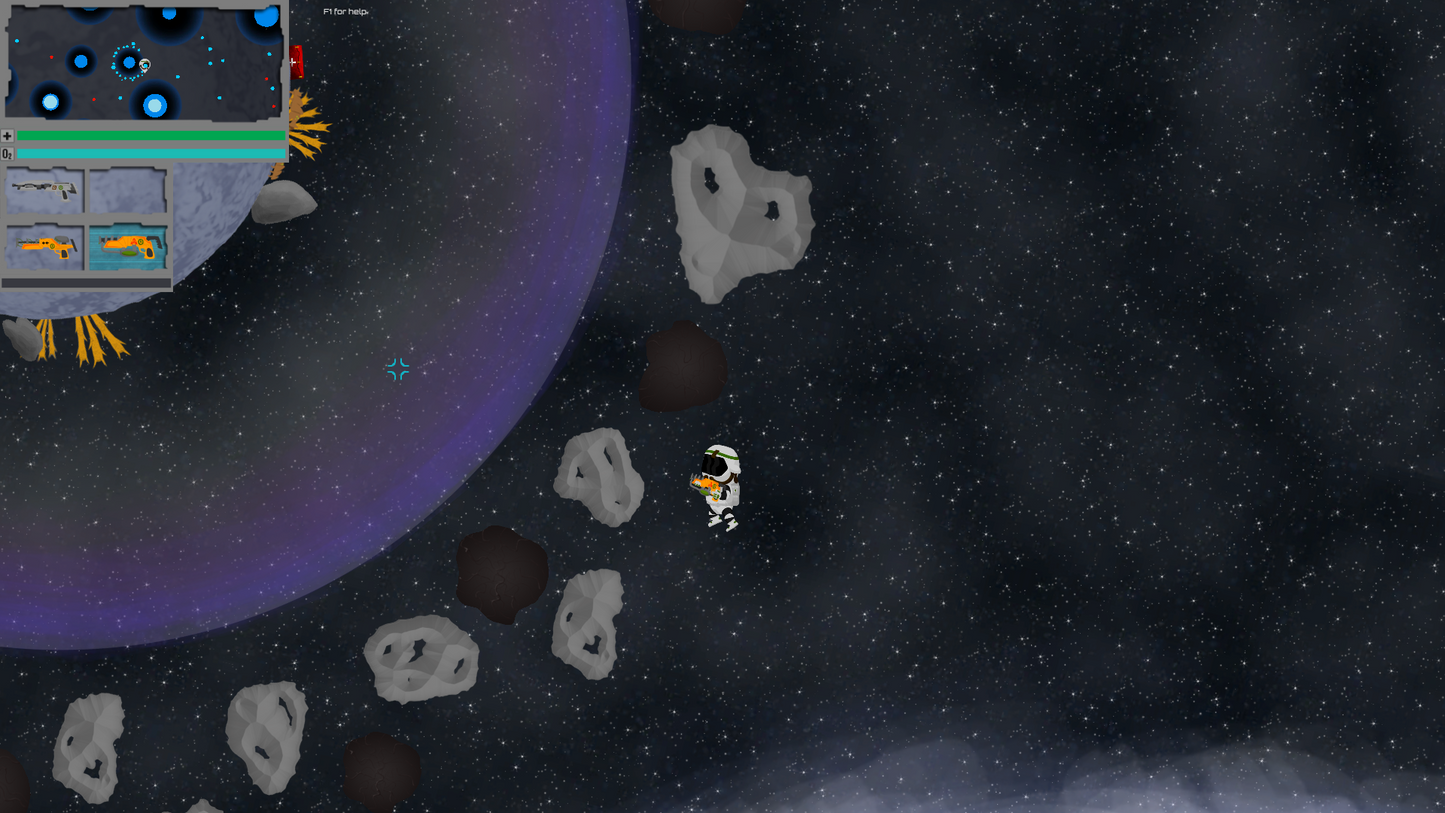Toggle the empty inventory slot beside the shotgun
The height and width of the screenshot is (813, 1445).
tap(128, 190)
